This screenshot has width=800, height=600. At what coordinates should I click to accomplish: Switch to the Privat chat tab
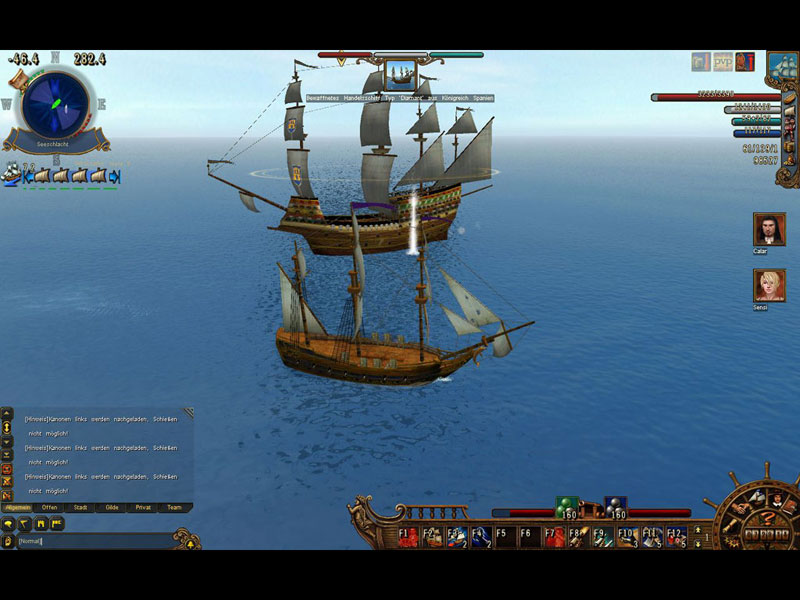(x=143, y=507)
